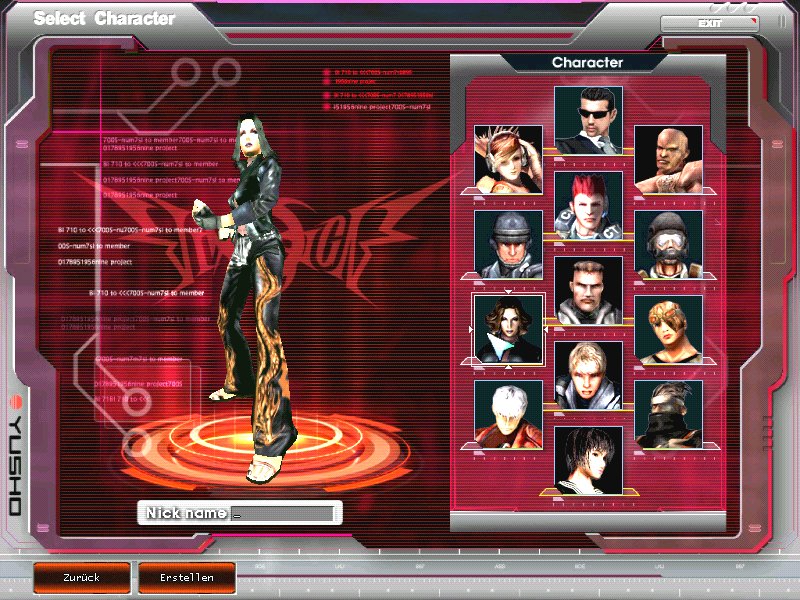The height and width of the screenshot is (600, 800).
Task: Close the screen with the EXIT button
Action: [709, 23]
